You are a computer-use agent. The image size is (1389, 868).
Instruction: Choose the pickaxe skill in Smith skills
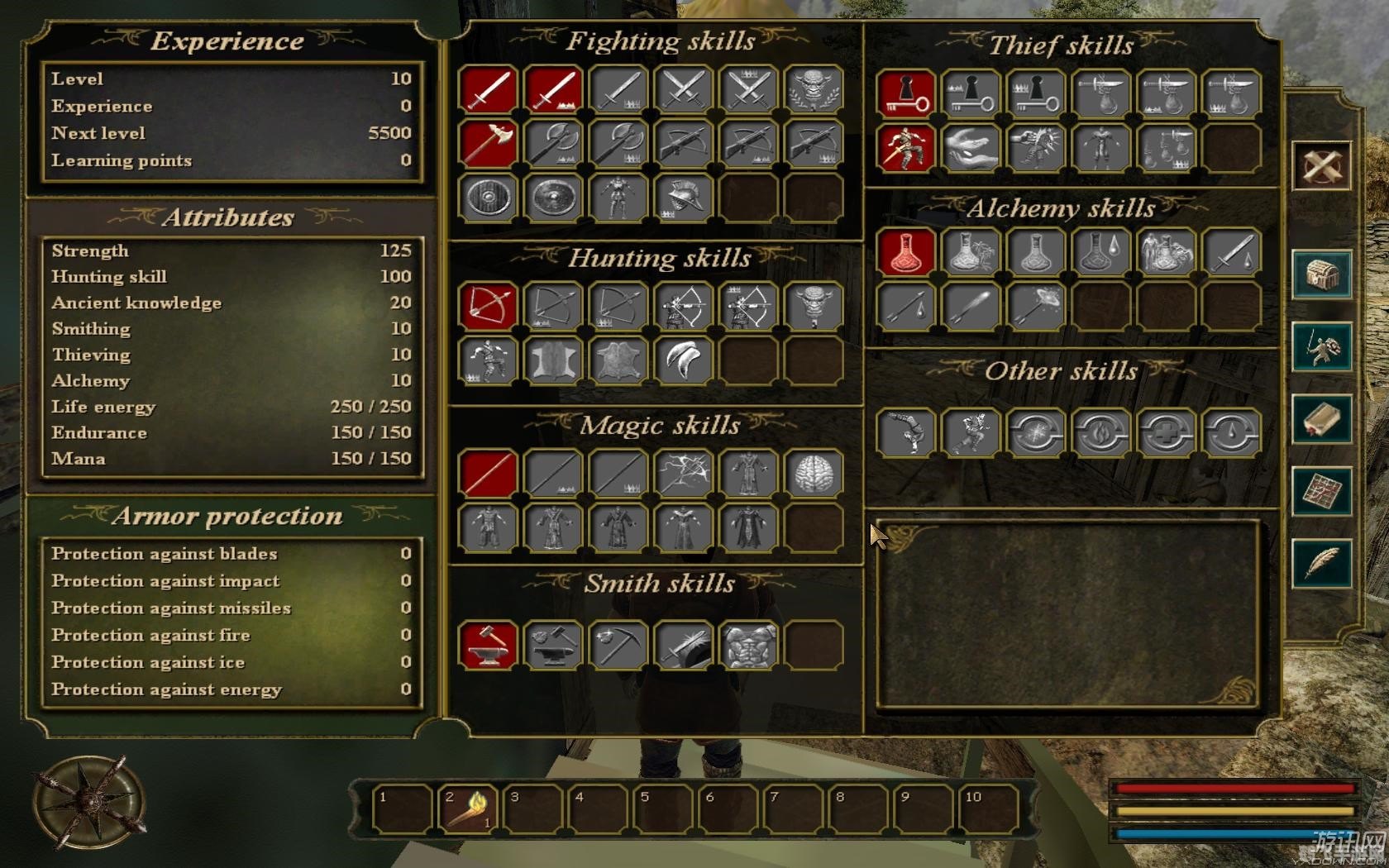coord(618,645)
